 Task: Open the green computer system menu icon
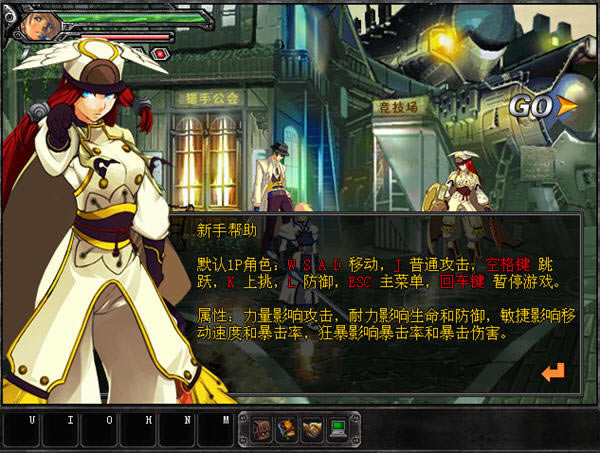pyautogui.click(x=338, y=429)
